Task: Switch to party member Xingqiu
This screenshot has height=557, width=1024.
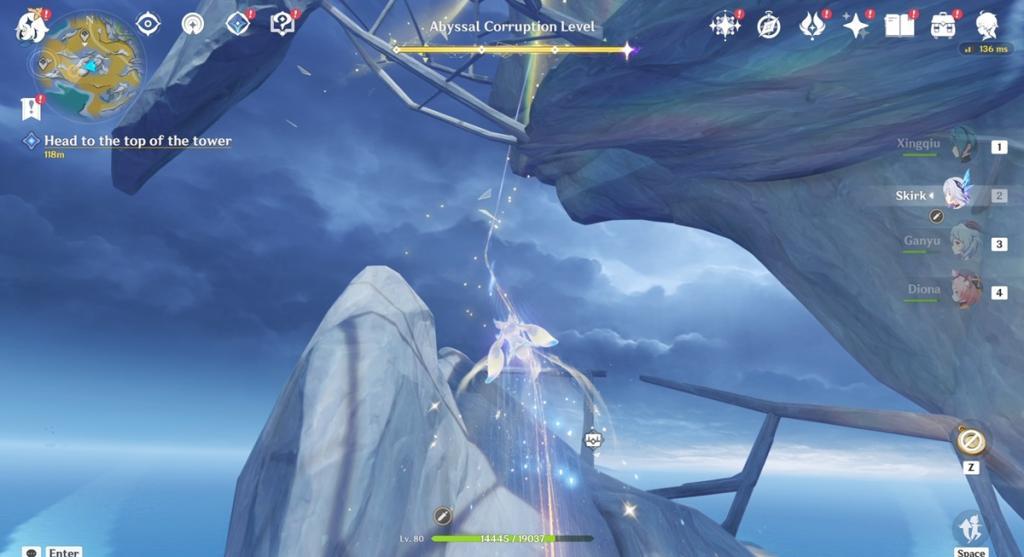Action: (962, 146)
